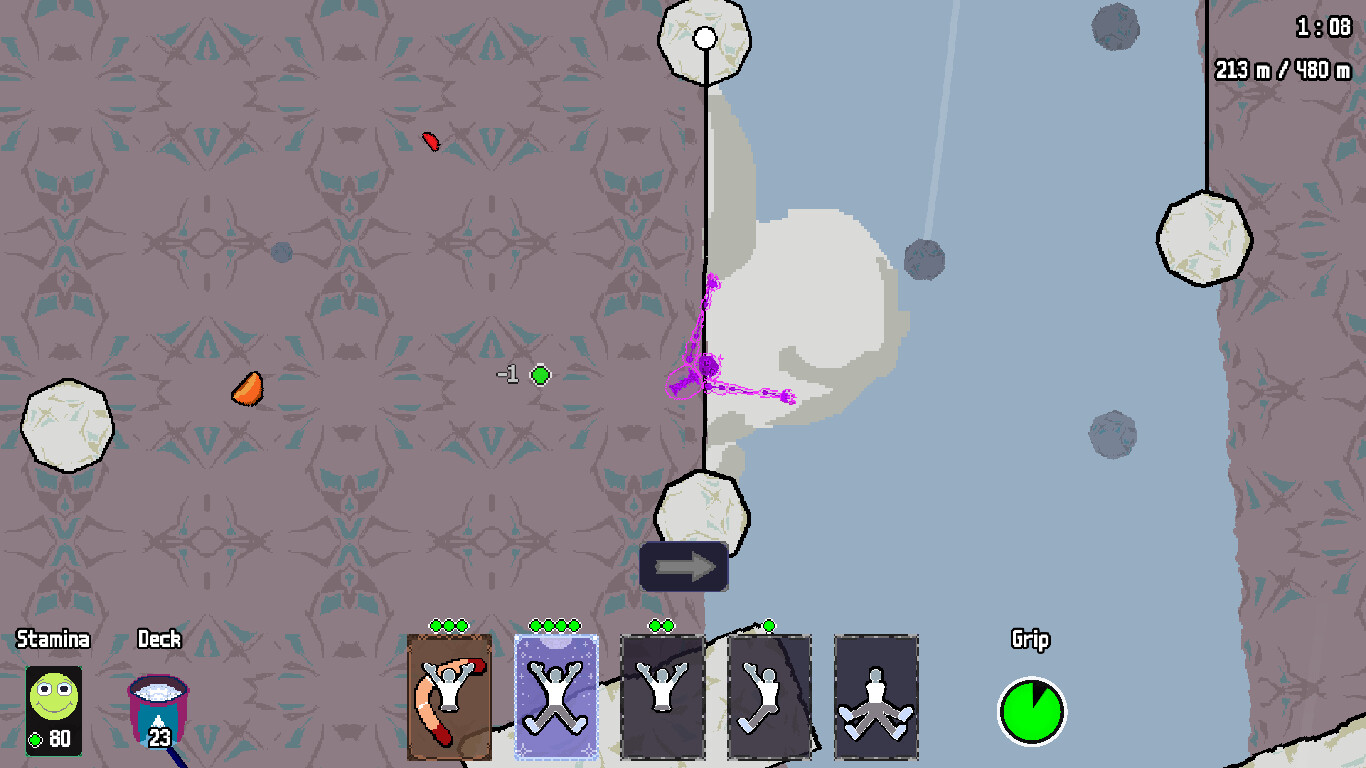Screen dimensions: 1366x768
Task: Click the purple climber character on the rope
Action: click(708, 365)
